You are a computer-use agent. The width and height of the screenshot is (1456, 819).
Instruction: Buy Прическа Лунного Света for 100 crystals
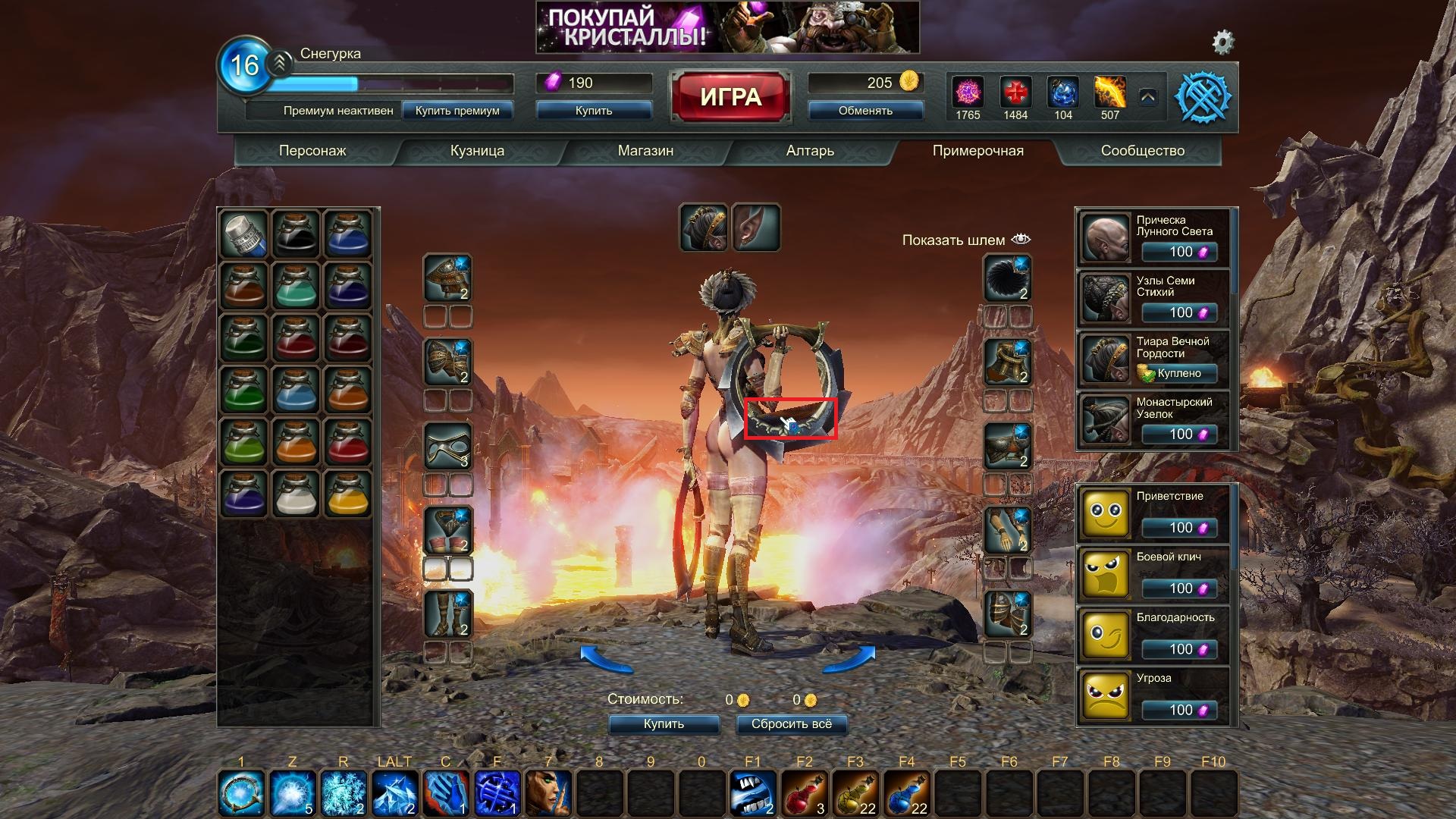[1180, 252]
